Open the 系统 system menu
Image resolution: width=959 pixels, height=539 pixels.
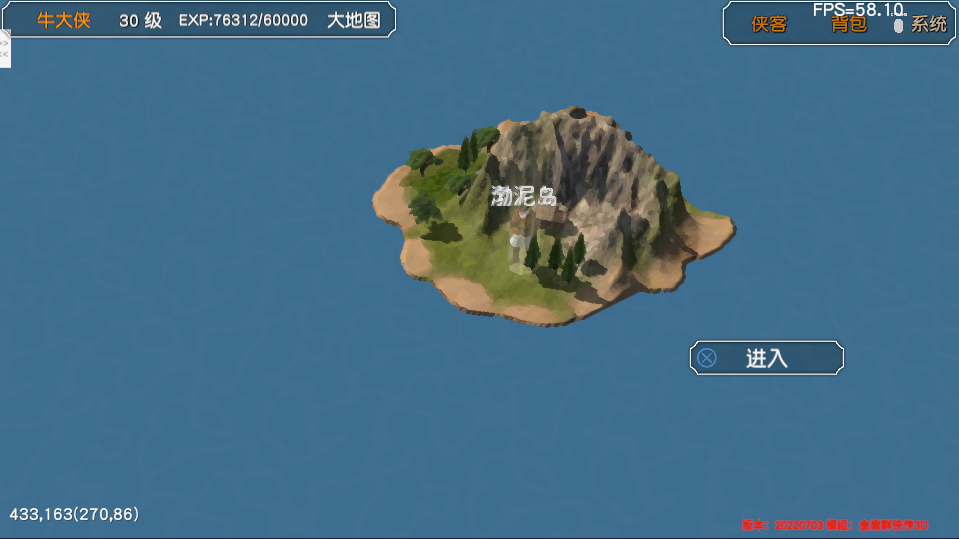point(928,24)
